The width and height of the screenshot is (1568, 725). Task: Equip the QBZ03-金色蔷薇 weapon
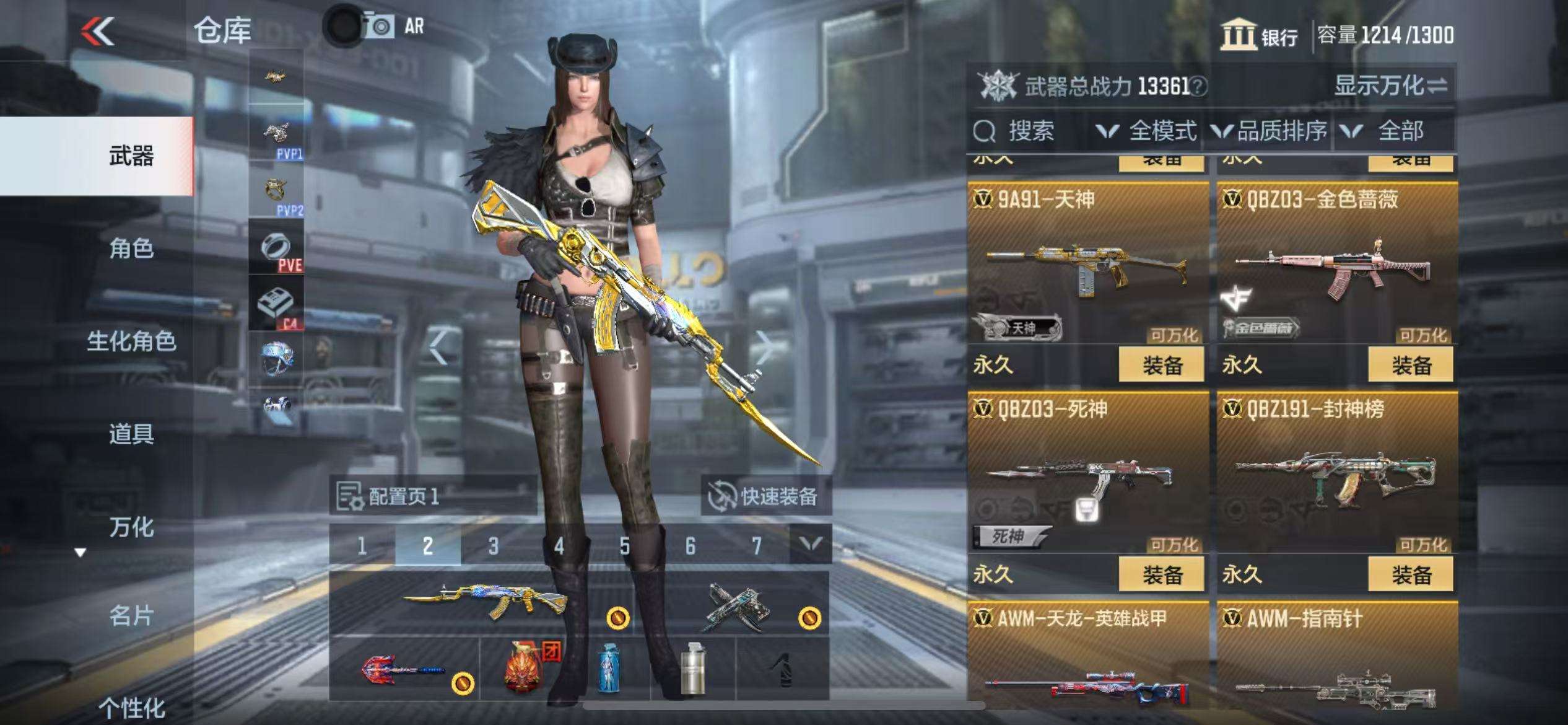pyautogui.click(x=1410, y=365)
